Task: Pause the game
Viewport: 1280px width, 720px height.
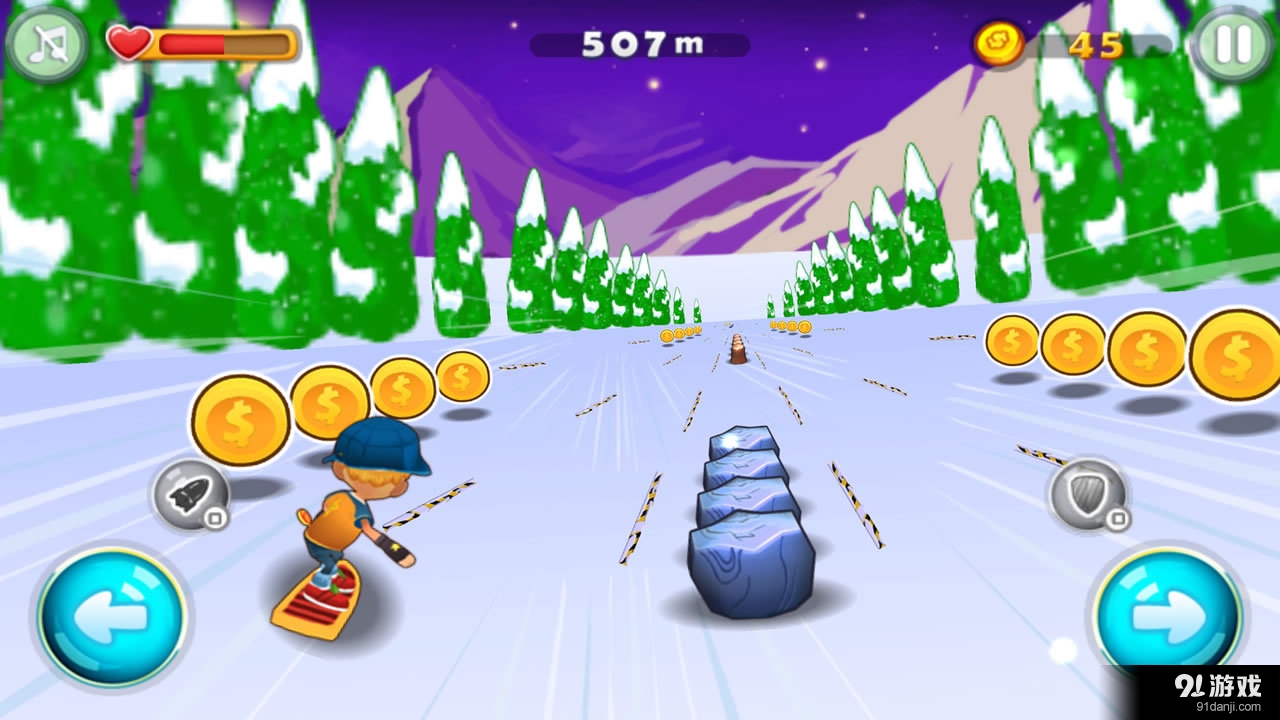Action: click(1233, 44)
